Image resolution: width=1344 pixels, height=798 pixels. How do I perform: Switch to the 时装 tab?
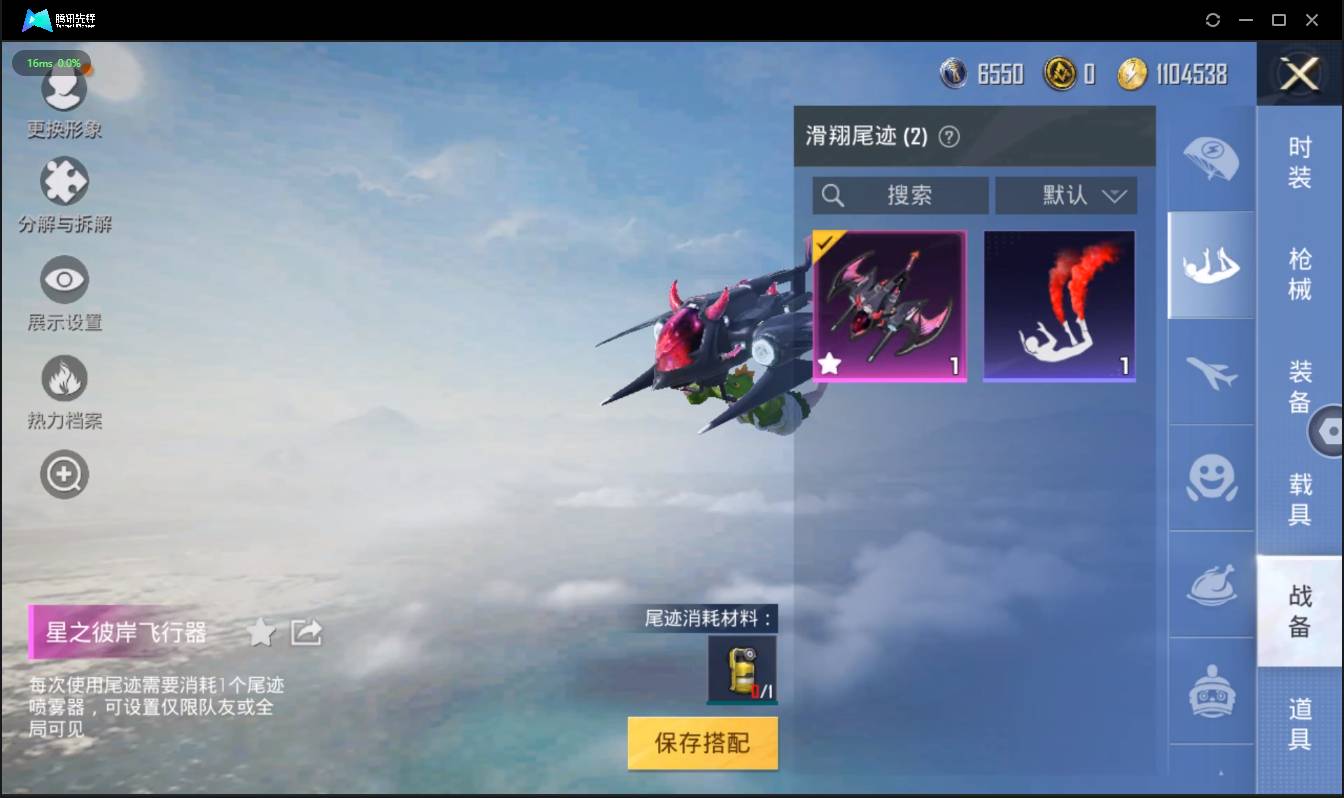1299,160
